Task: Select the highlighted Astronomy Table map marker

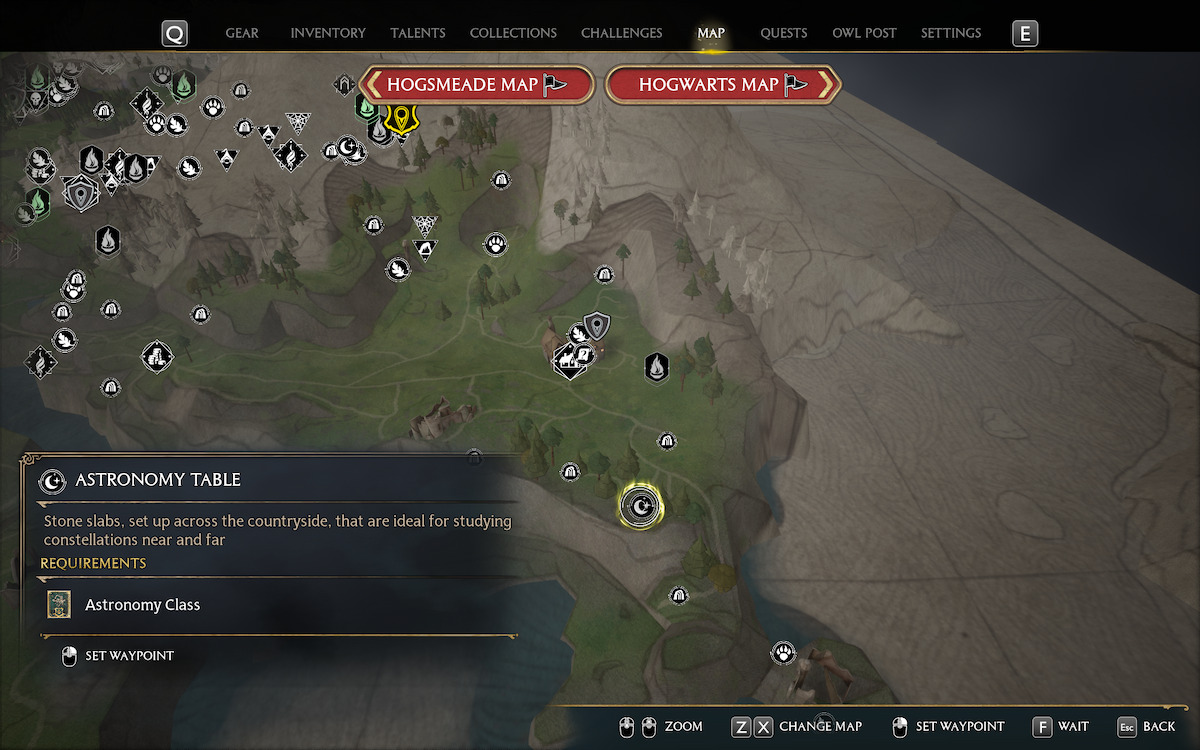Action: (x=639, y=508)
